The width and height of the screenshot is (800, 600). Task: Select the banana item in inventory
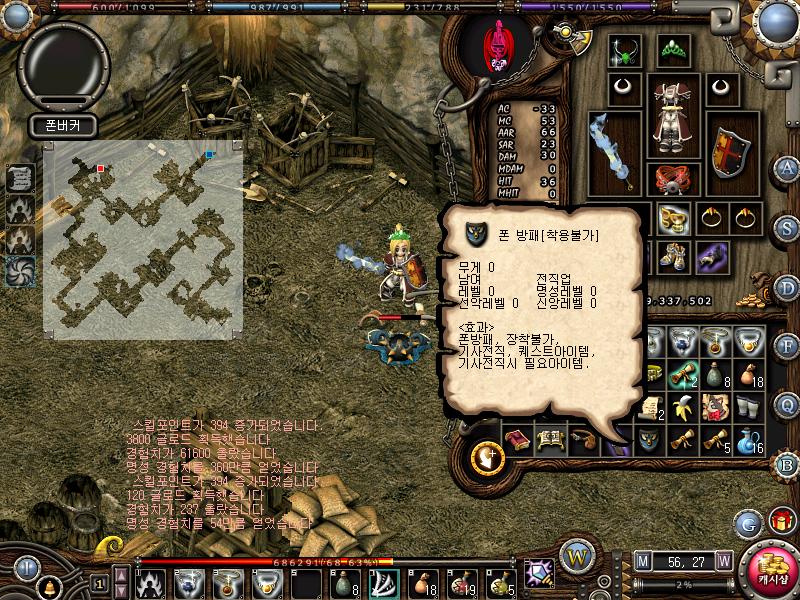[682, 407]
